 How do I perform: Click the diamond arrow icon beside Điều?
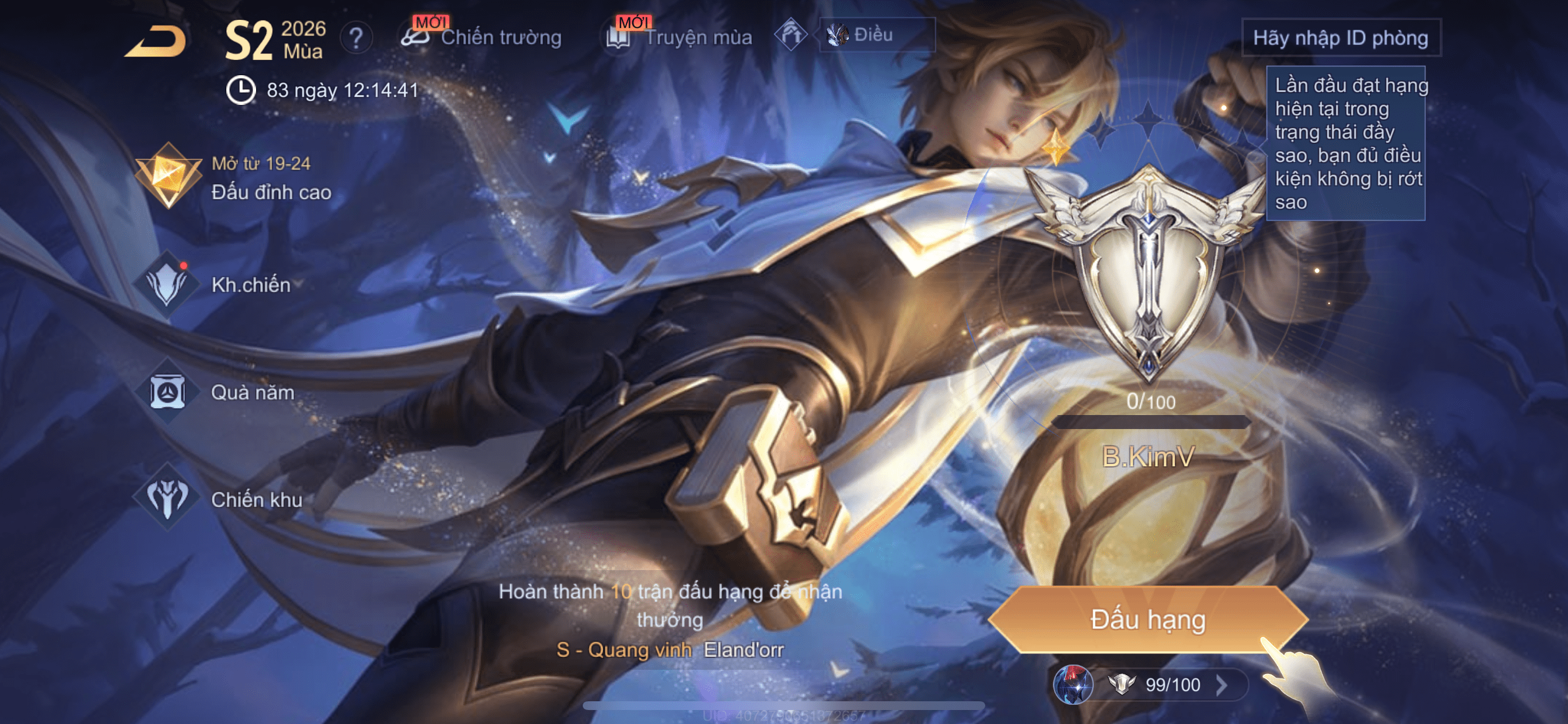click(x=790, y=34)
